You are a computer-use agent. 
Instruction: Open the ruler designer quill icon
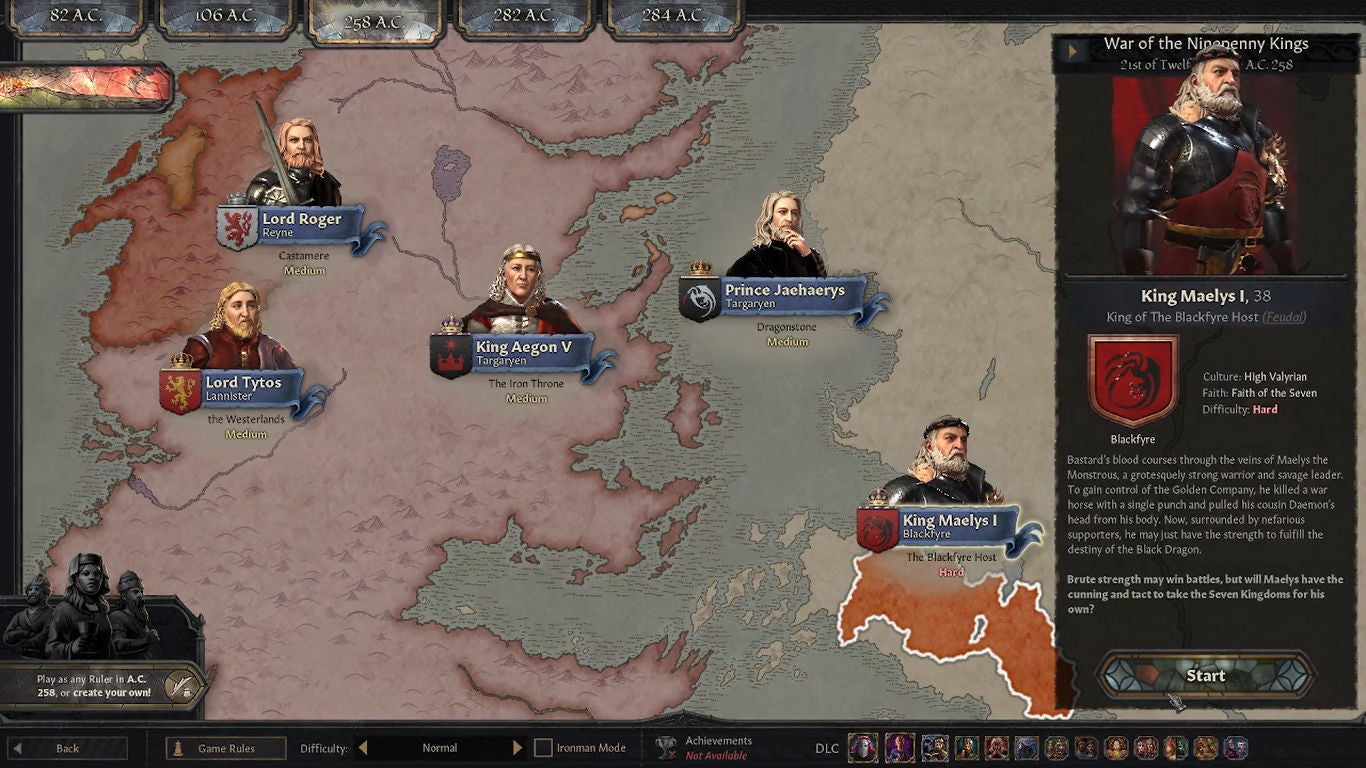pyautogui.click(x=182, y=686)
